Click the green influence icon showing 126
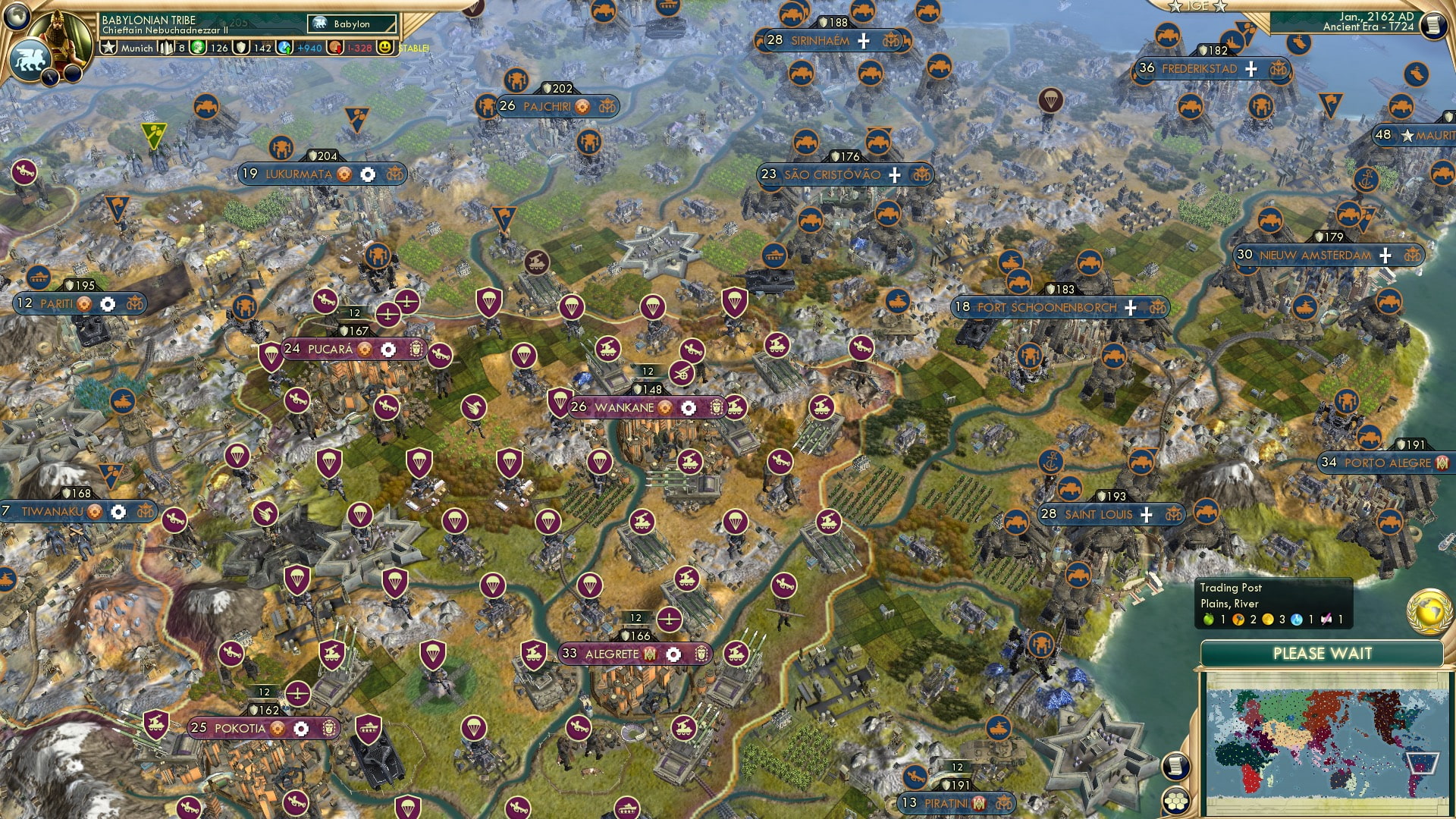 pos(197,48)
